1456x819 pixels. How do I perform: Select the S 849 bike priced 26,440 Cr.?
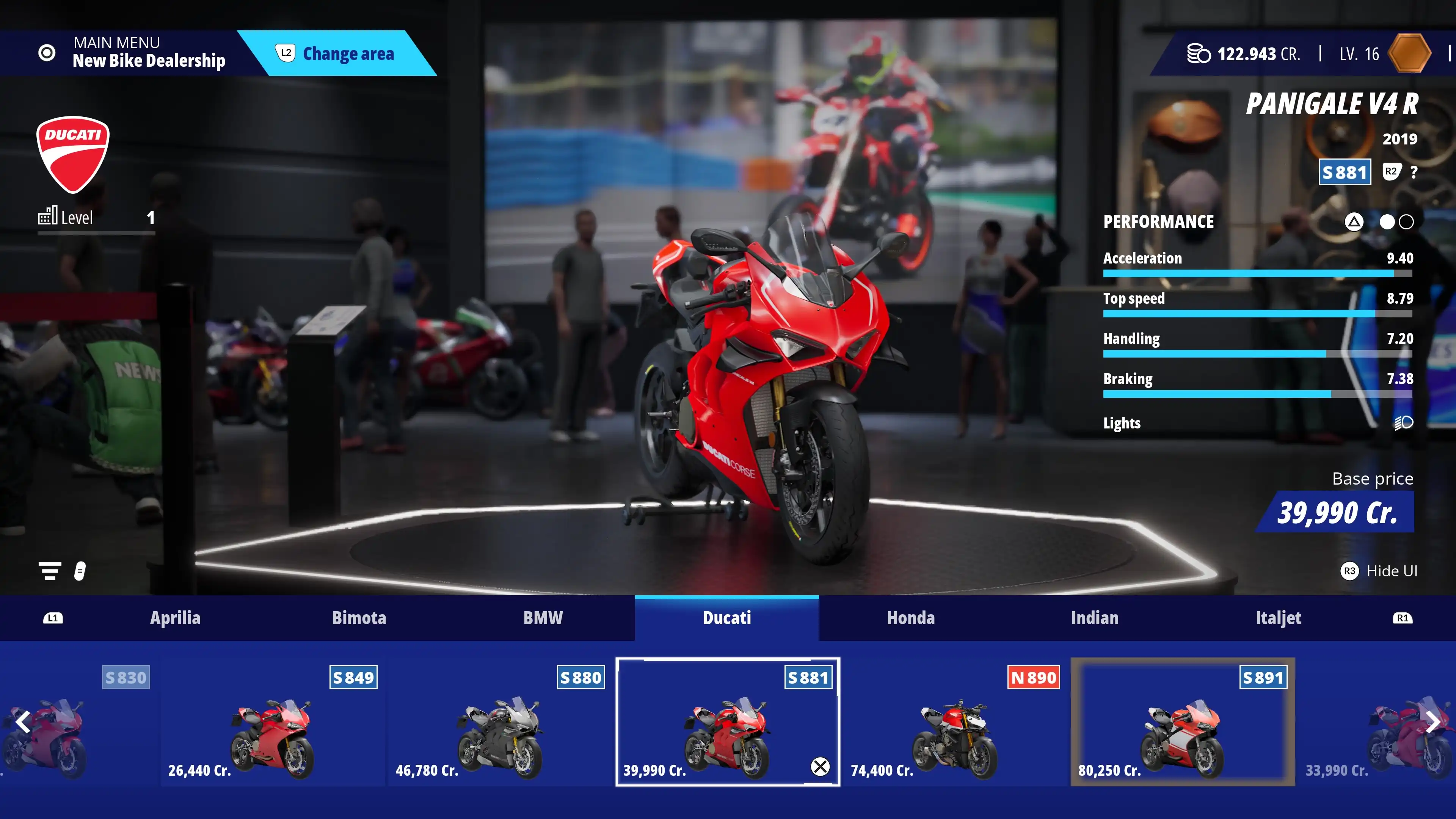[x=273, y=722]
